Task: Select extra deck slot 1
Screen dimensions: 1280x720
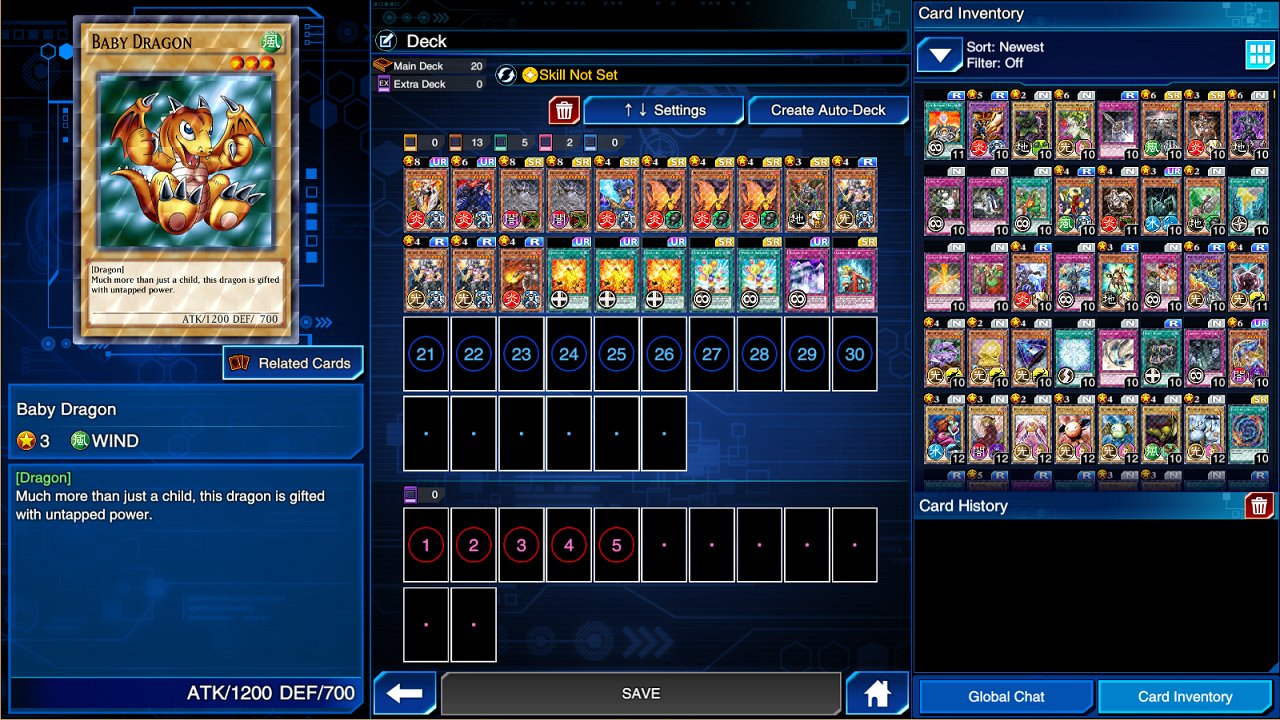Action: [x=426, y=545]
